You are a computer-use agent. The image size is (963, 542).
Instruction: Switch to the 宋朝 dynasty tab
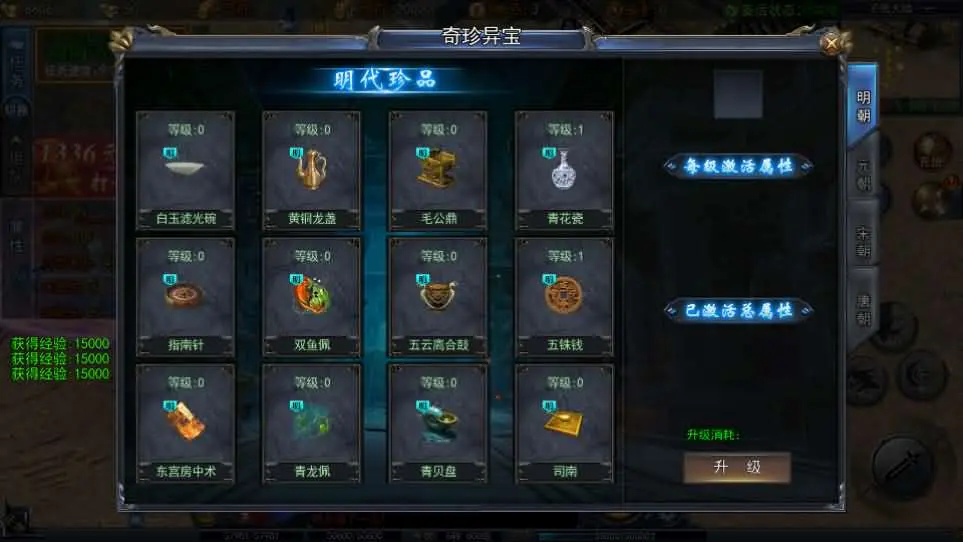pos(862,241)
